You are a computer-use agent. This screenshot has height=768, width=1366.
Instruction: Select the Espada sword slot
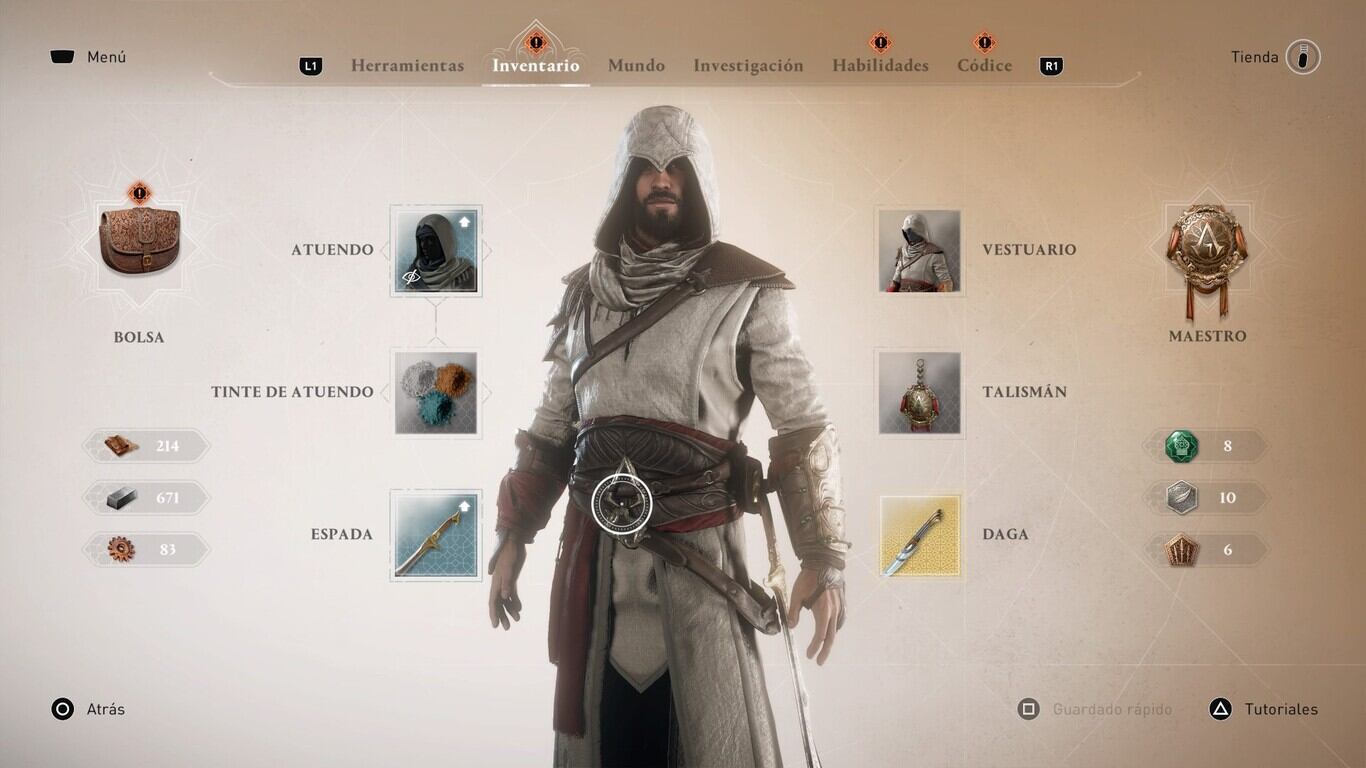coord(436,535)
